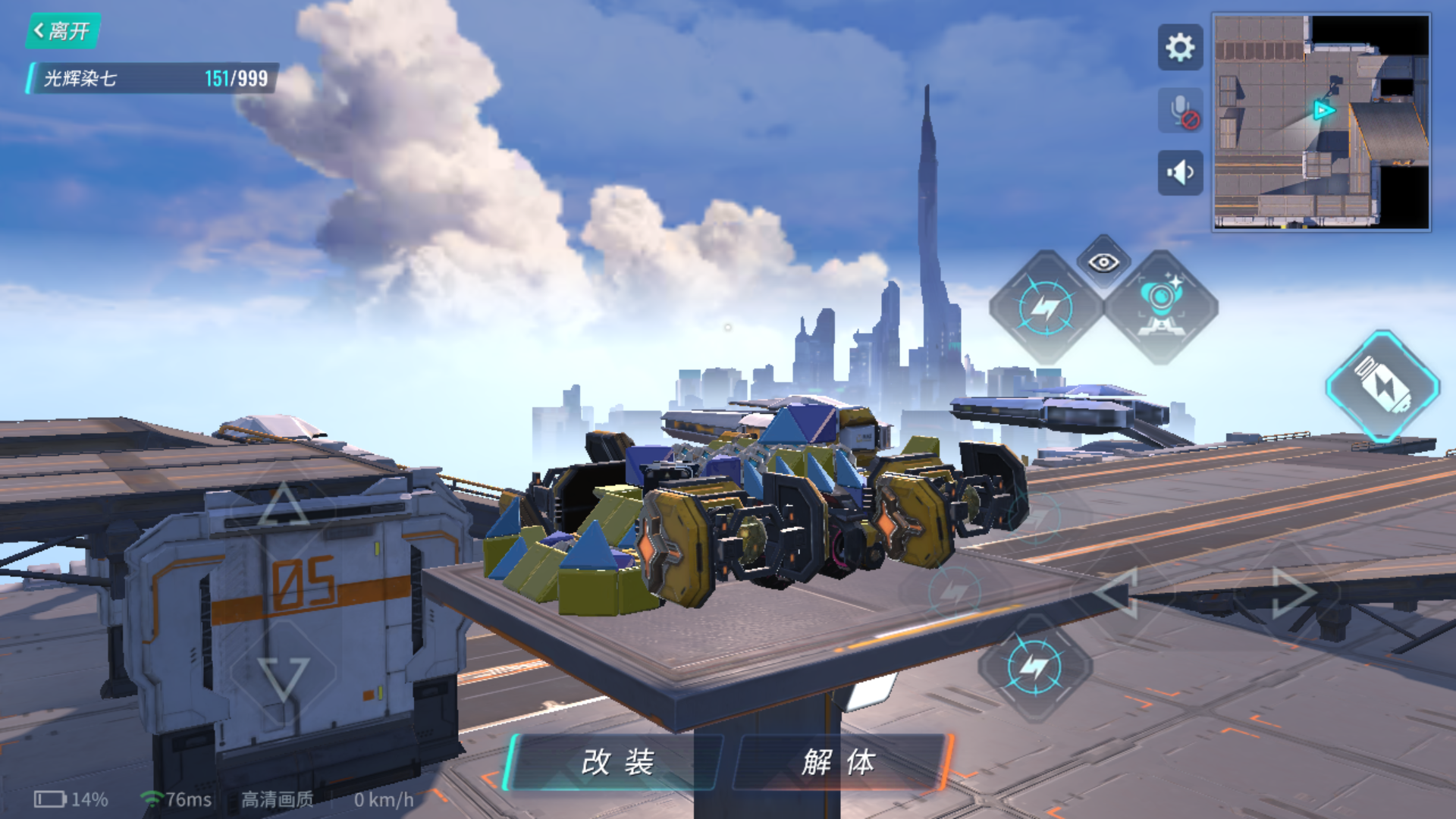Viewport: 1456px width, 819px height.
Task: Use the battery boost button
Action: pyautogui.click(x=1382, y=386)
